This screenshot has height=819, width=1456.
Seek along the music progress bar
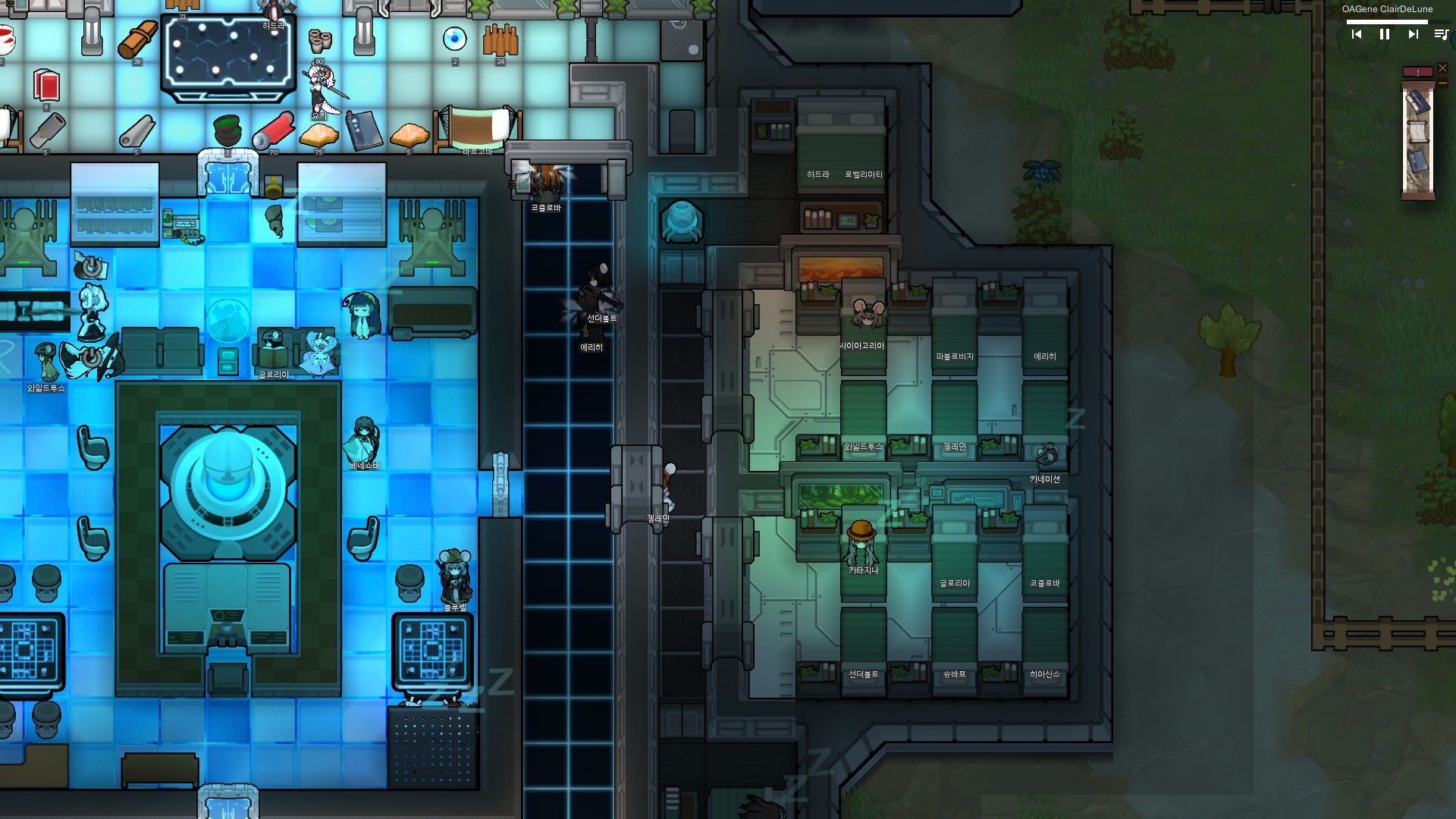tap(1386, 22)
